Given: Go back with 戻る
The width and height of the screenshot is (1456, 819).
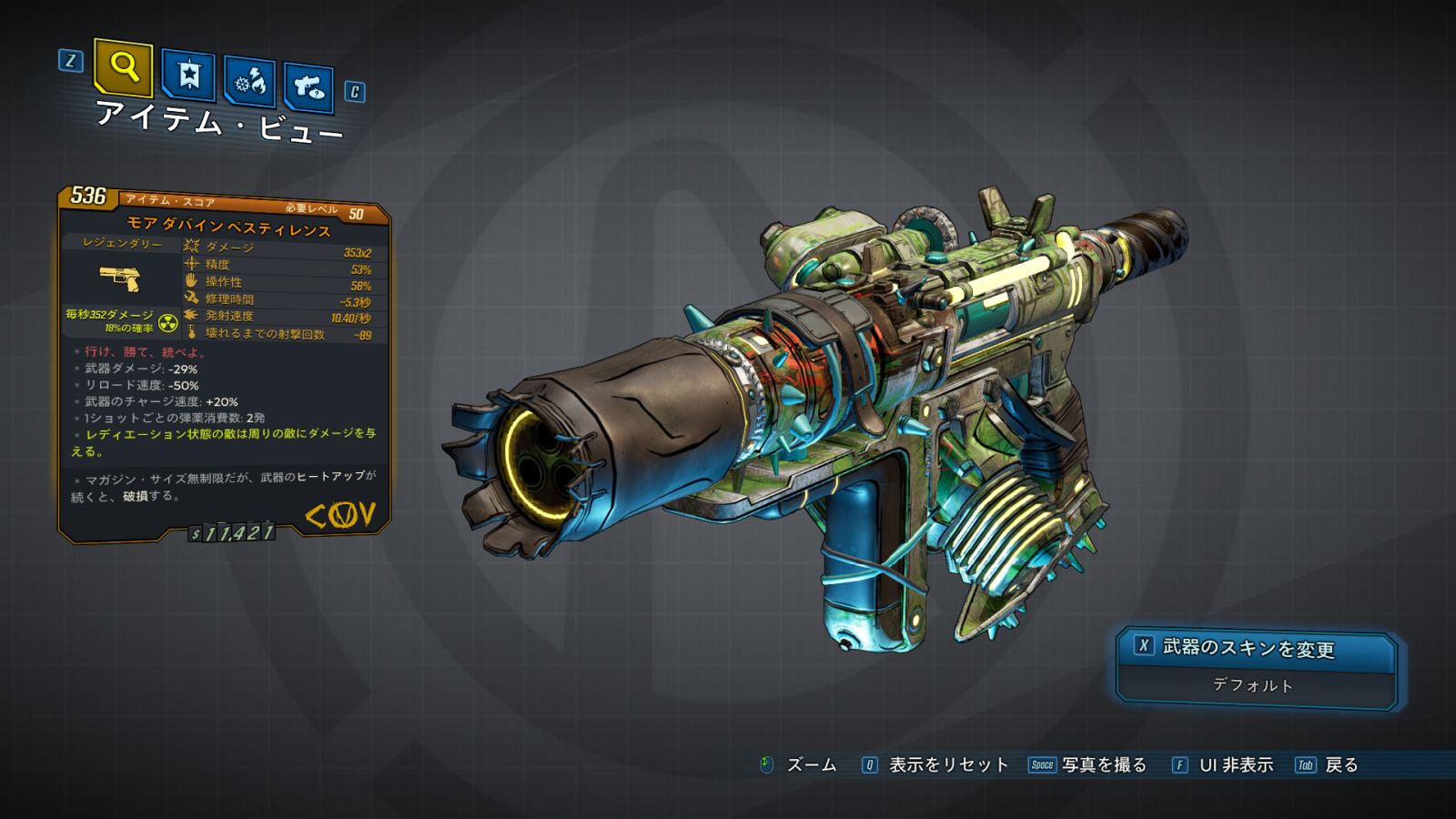Looking at the screenshot, I should click(1328, 765).
